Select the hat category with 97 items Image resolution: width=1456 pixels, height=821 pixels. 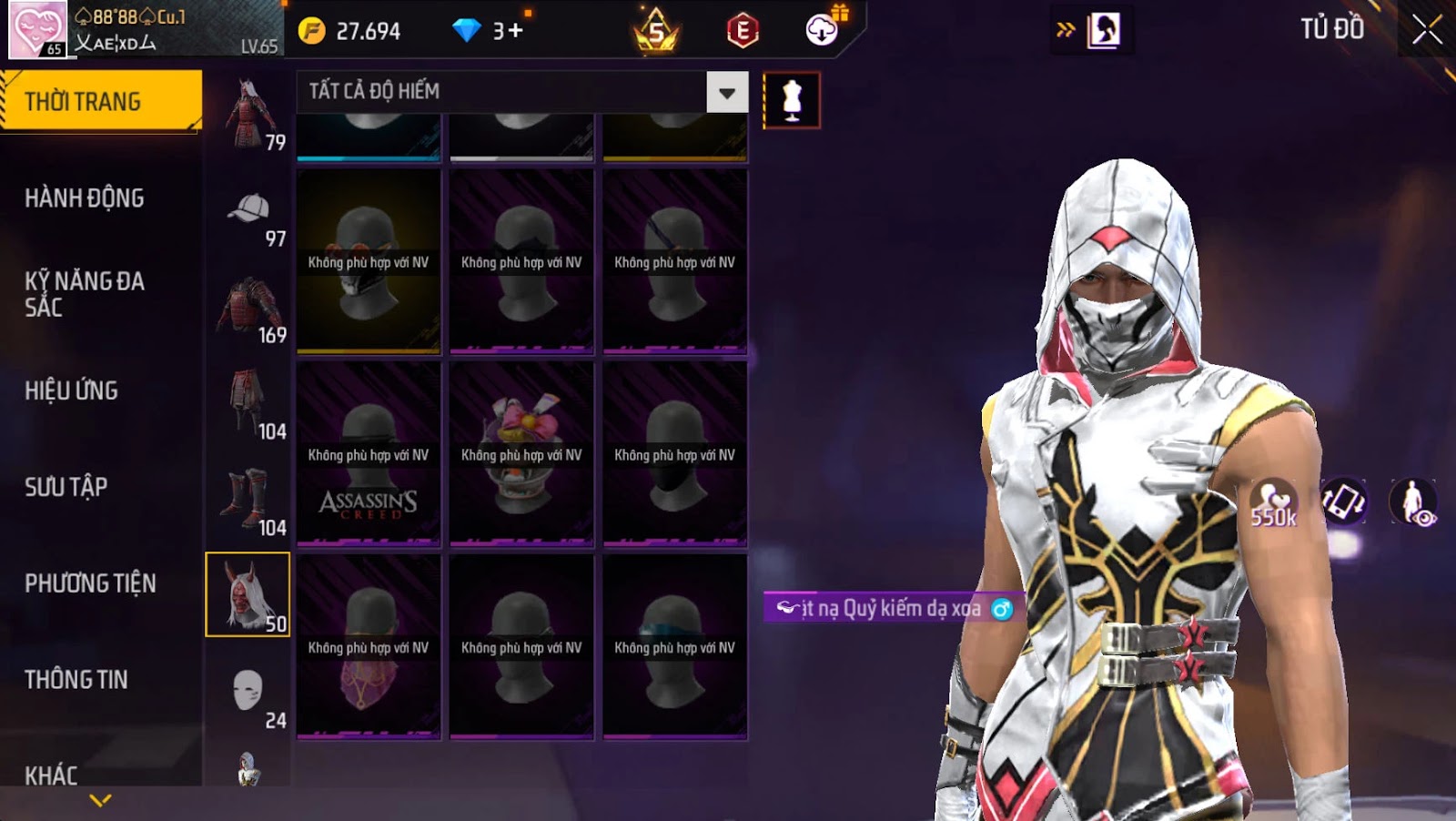coord(248,218)
